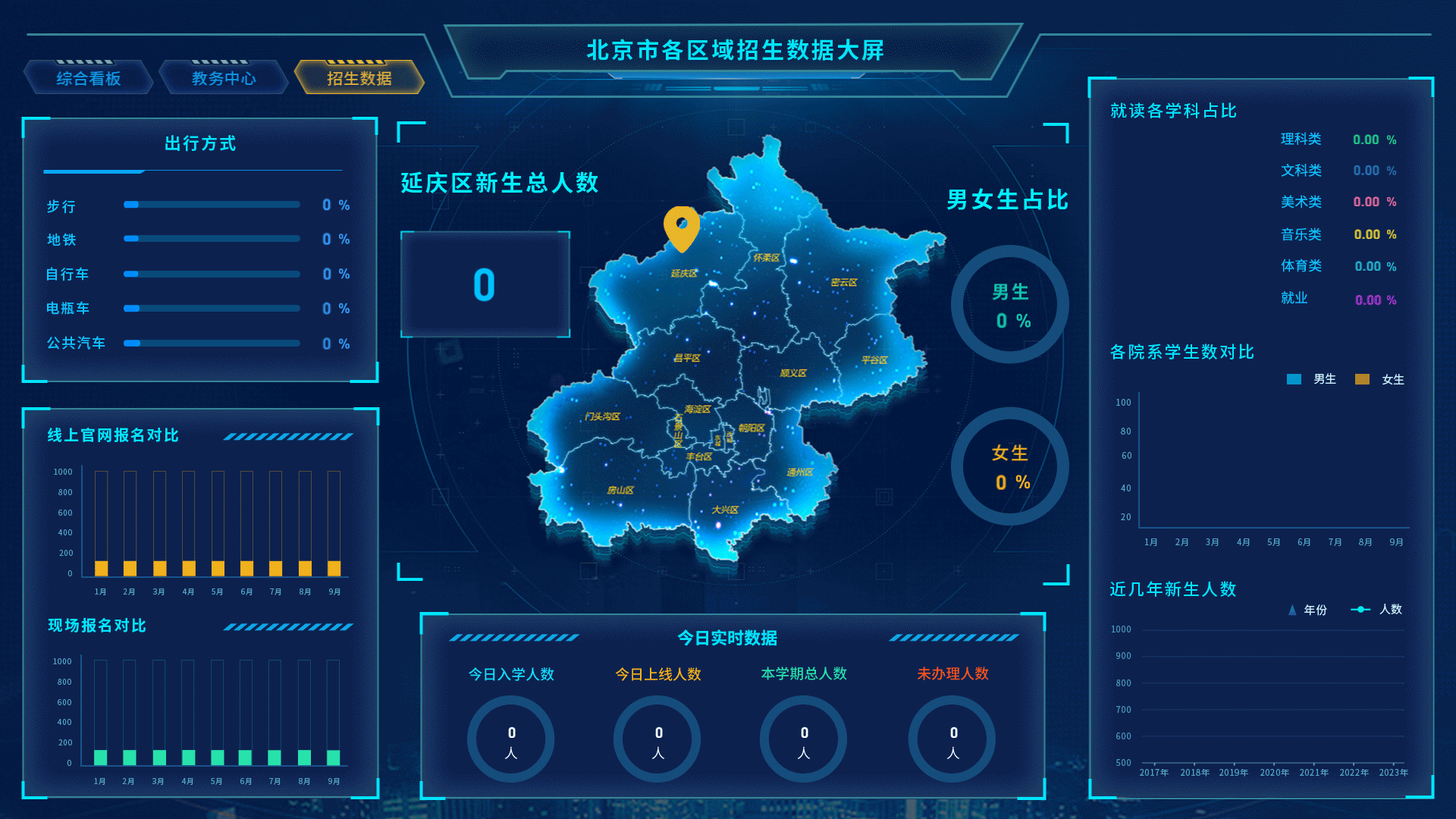Click the 未办理人数 circular indicator

pyautogui.click(x=951, y=739)
